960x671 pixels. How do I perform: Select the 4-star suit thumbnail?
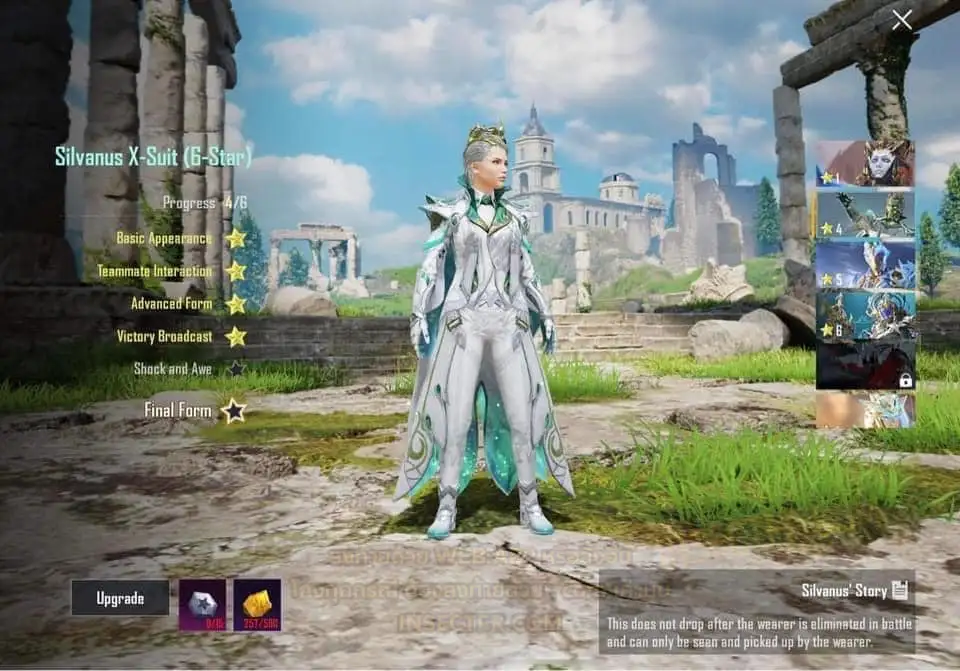865,214
